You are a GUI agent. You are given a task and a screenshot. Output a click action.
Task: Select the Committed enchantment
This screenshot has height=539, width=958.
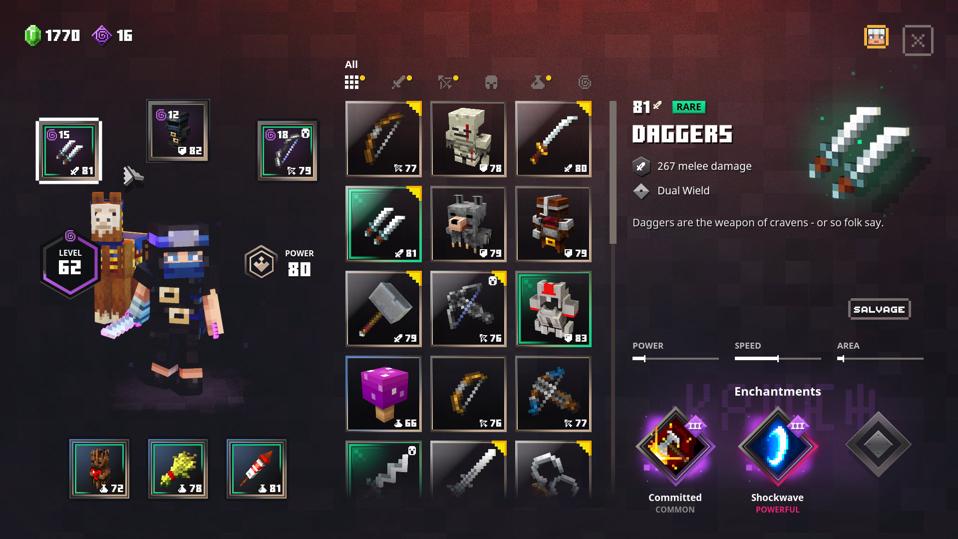[675, 446]
